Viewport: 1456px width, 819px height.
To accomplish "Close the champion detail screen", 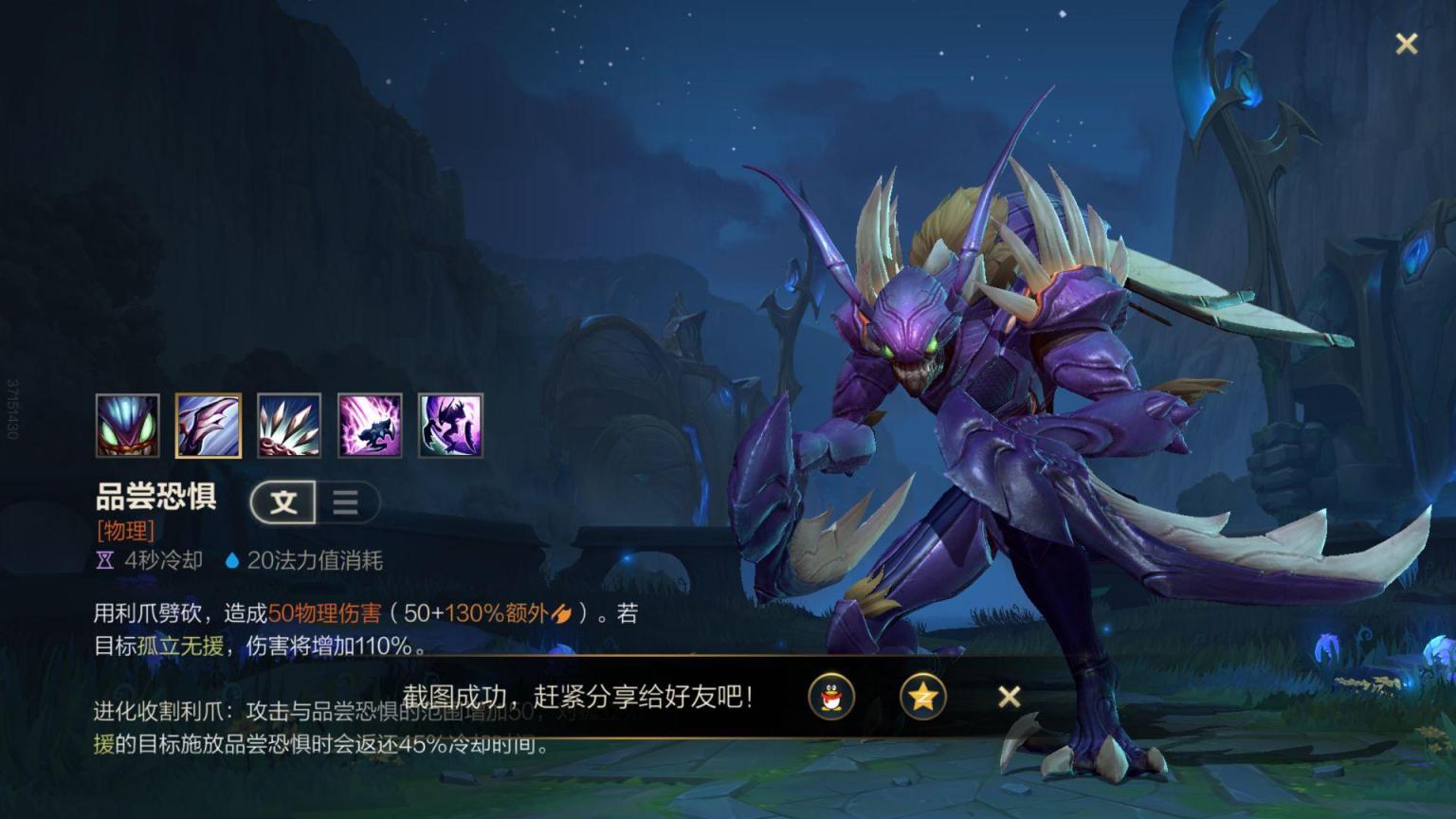I will (1407, 44).
